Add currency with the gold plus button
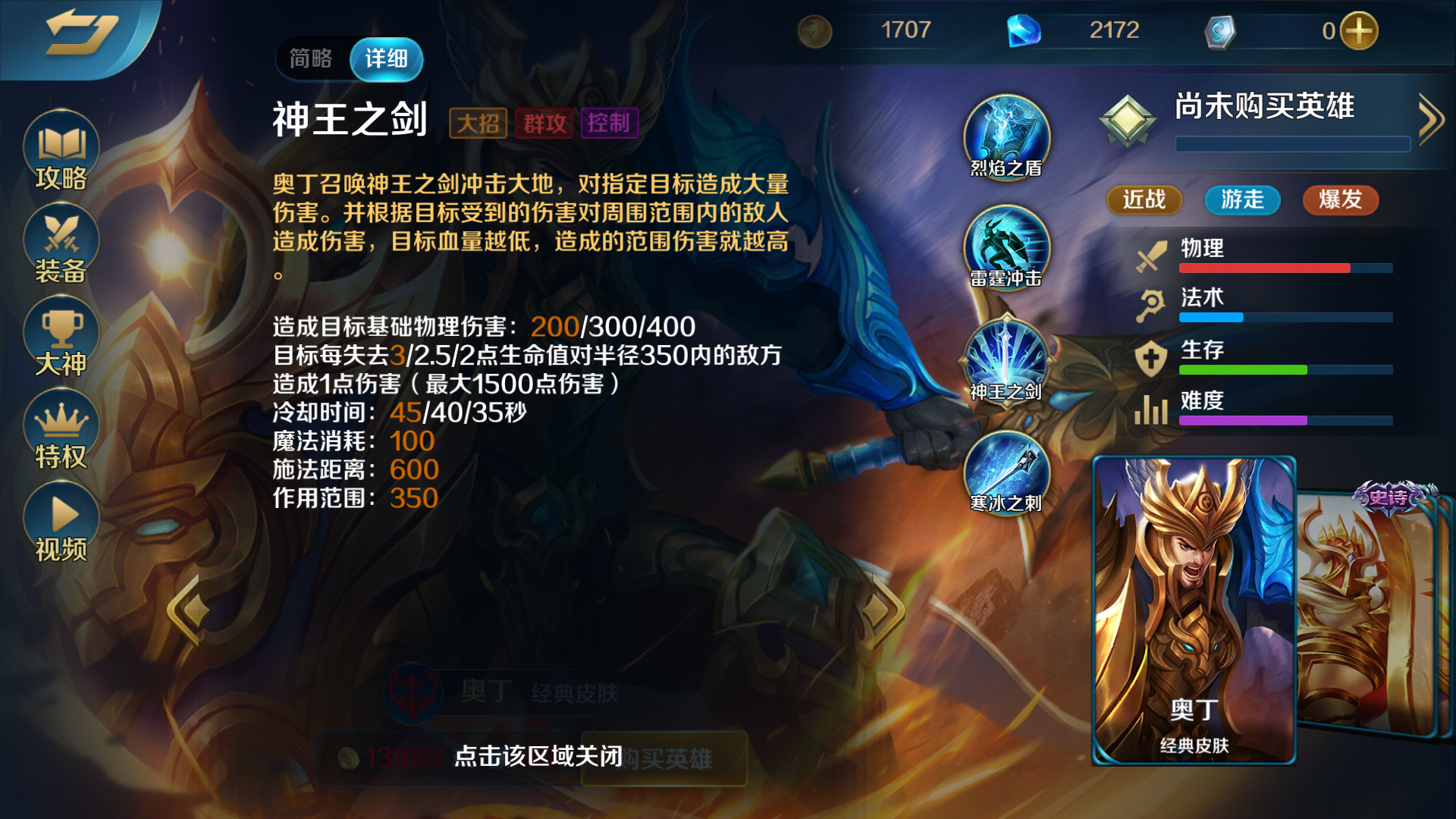 coord(1359,31)
